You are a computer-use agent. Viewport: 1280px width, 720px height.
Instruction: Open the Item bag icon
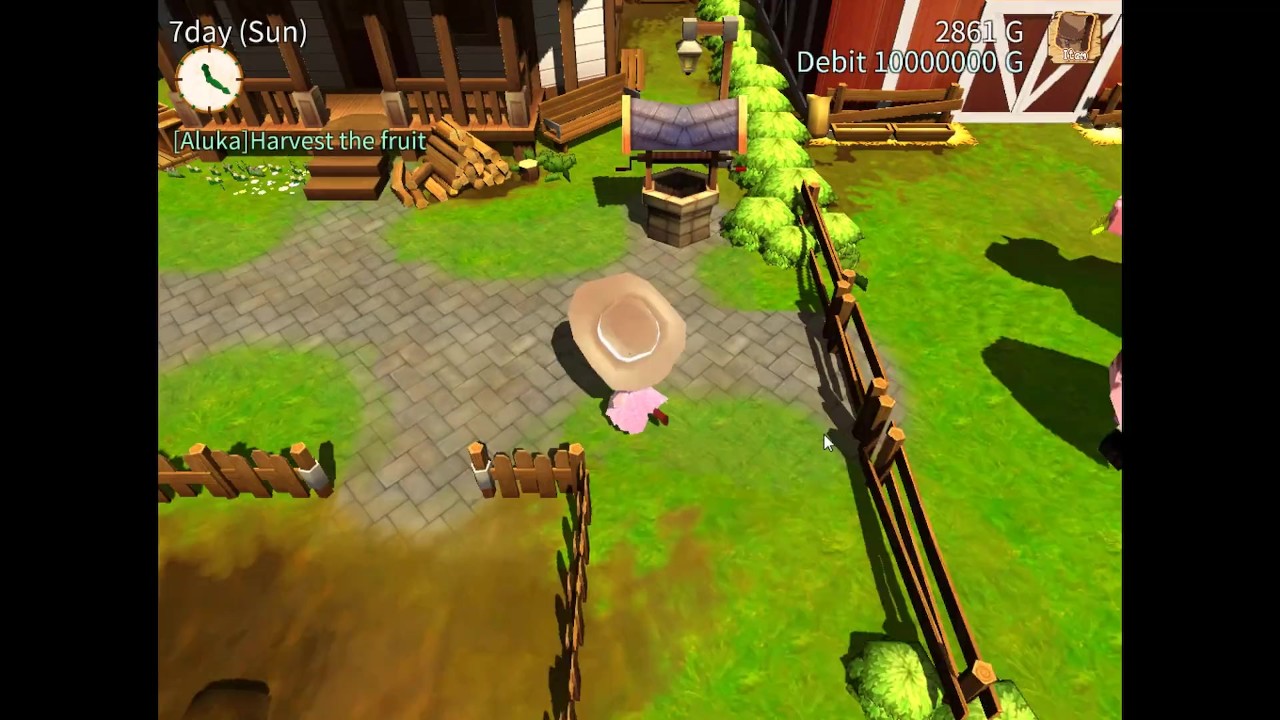(1075, 39)
